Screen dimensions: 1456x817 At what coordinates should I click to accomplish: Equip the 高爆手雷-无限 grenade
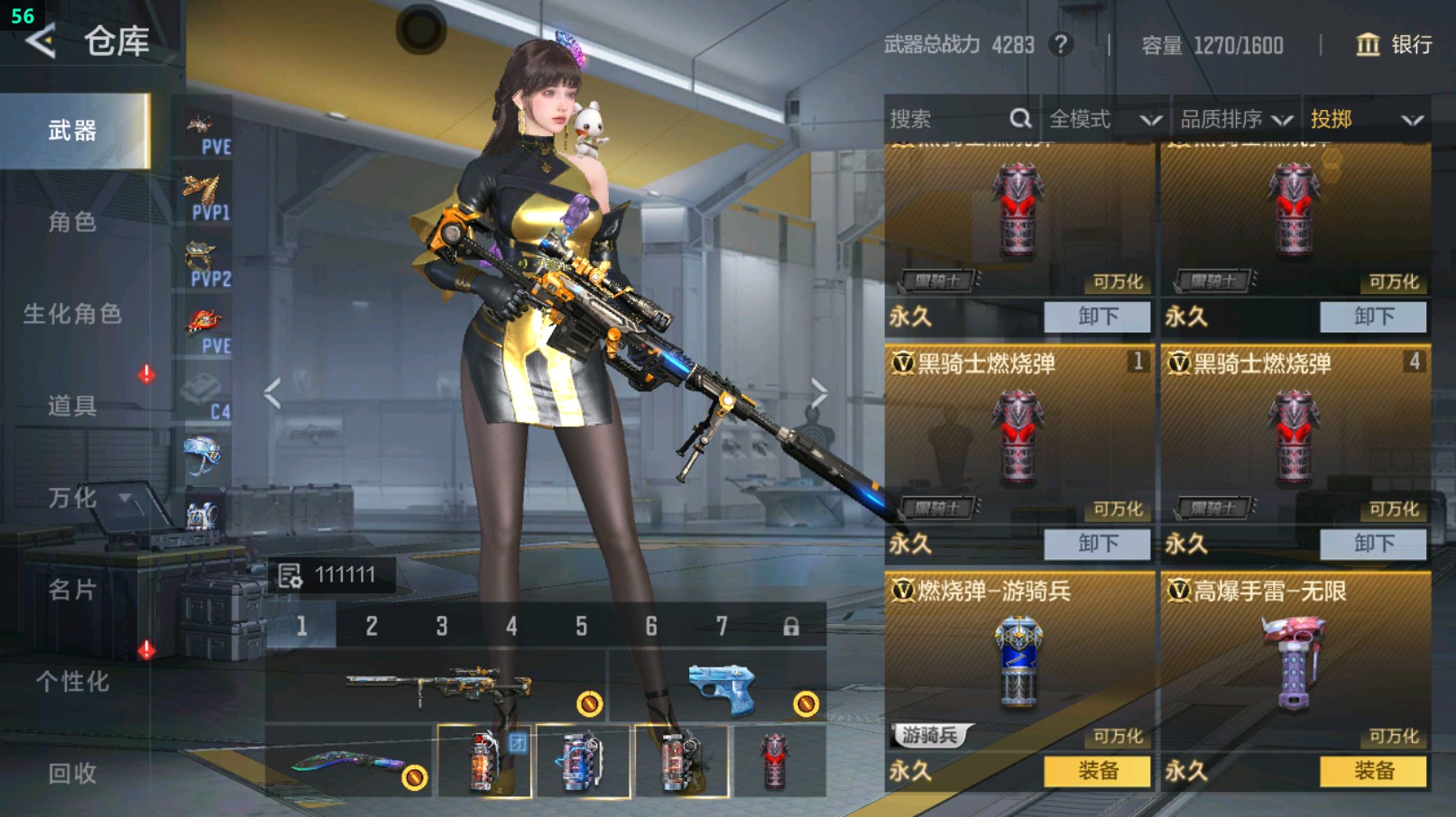[1373, 771]
